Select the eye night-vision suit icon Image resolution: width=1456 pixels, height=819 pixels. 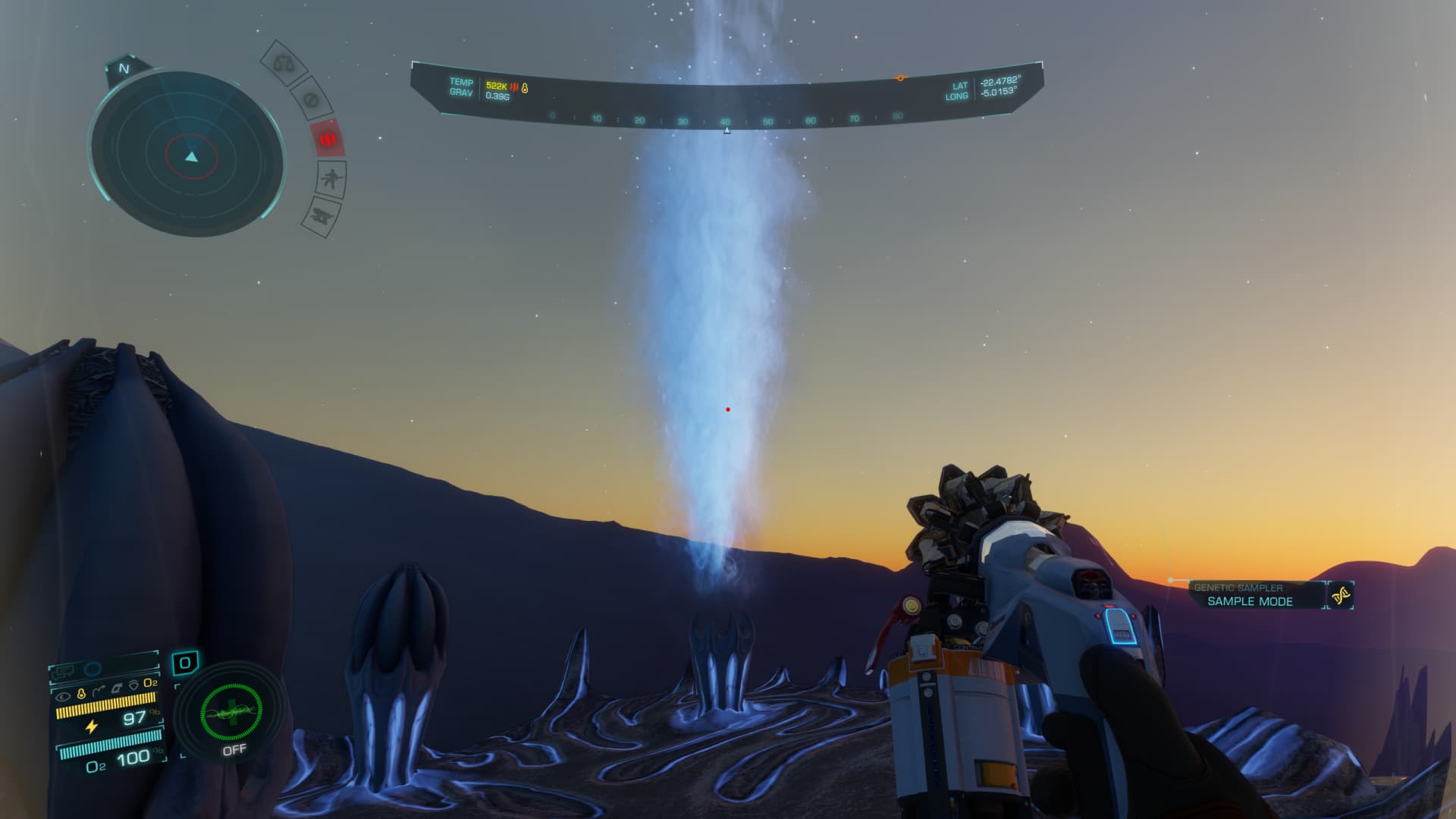point(64,695)
